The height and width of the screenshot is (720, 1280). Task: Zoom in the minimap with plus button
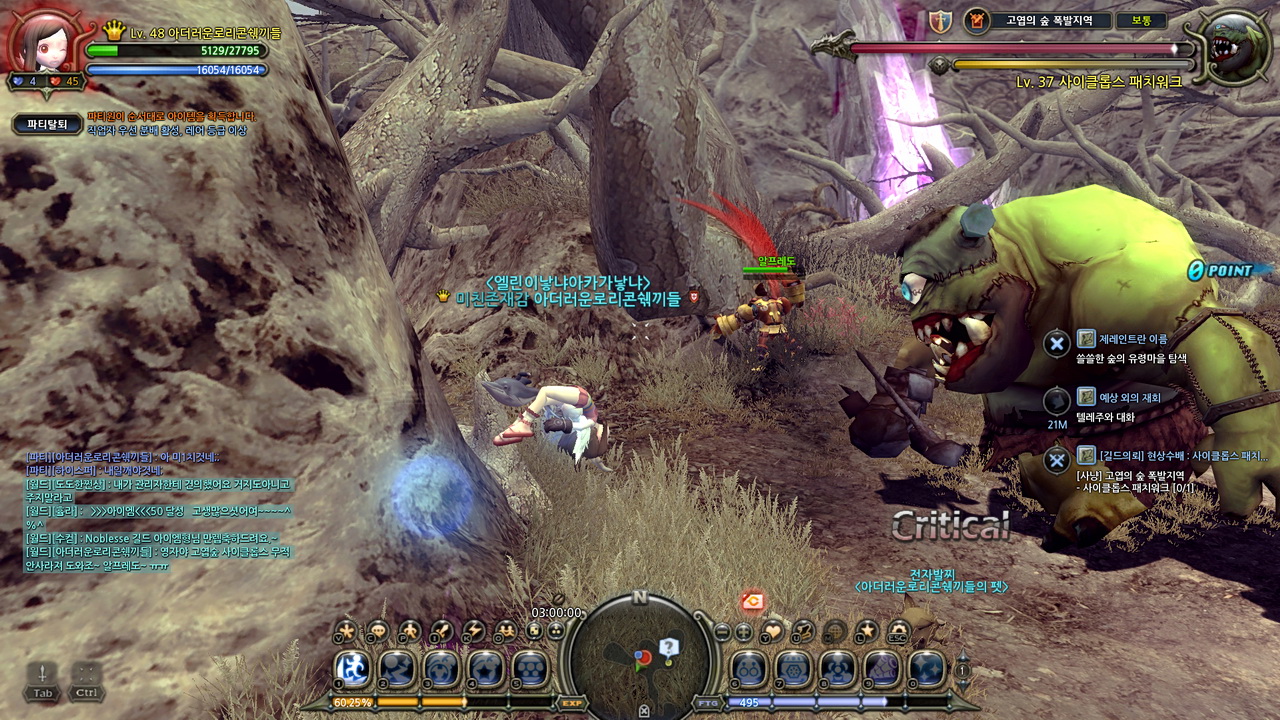(744, 632)
